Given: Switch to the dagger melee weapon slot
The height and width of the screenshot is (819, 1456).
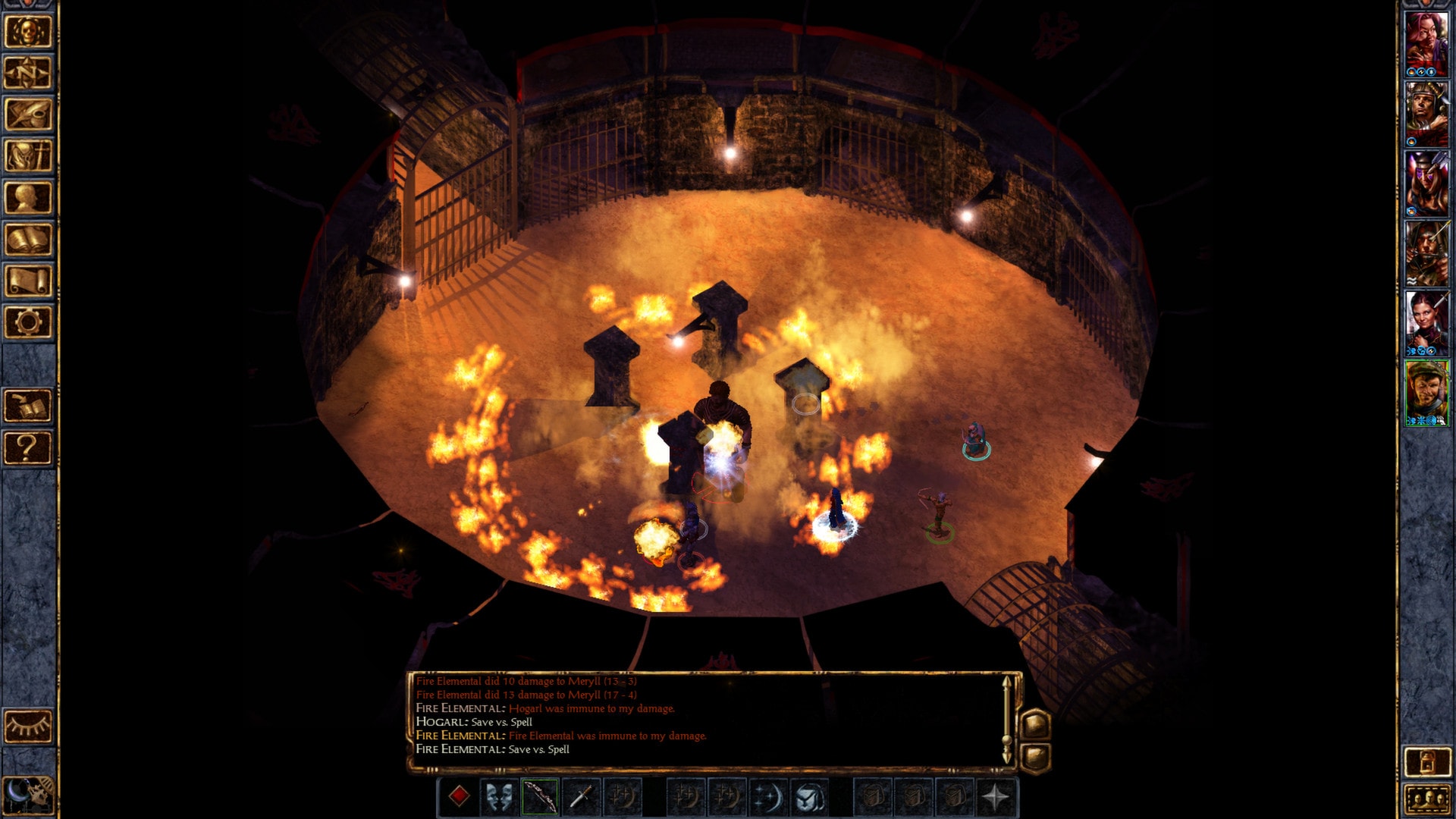Looking at the screenshot, I should click(581, 795).
